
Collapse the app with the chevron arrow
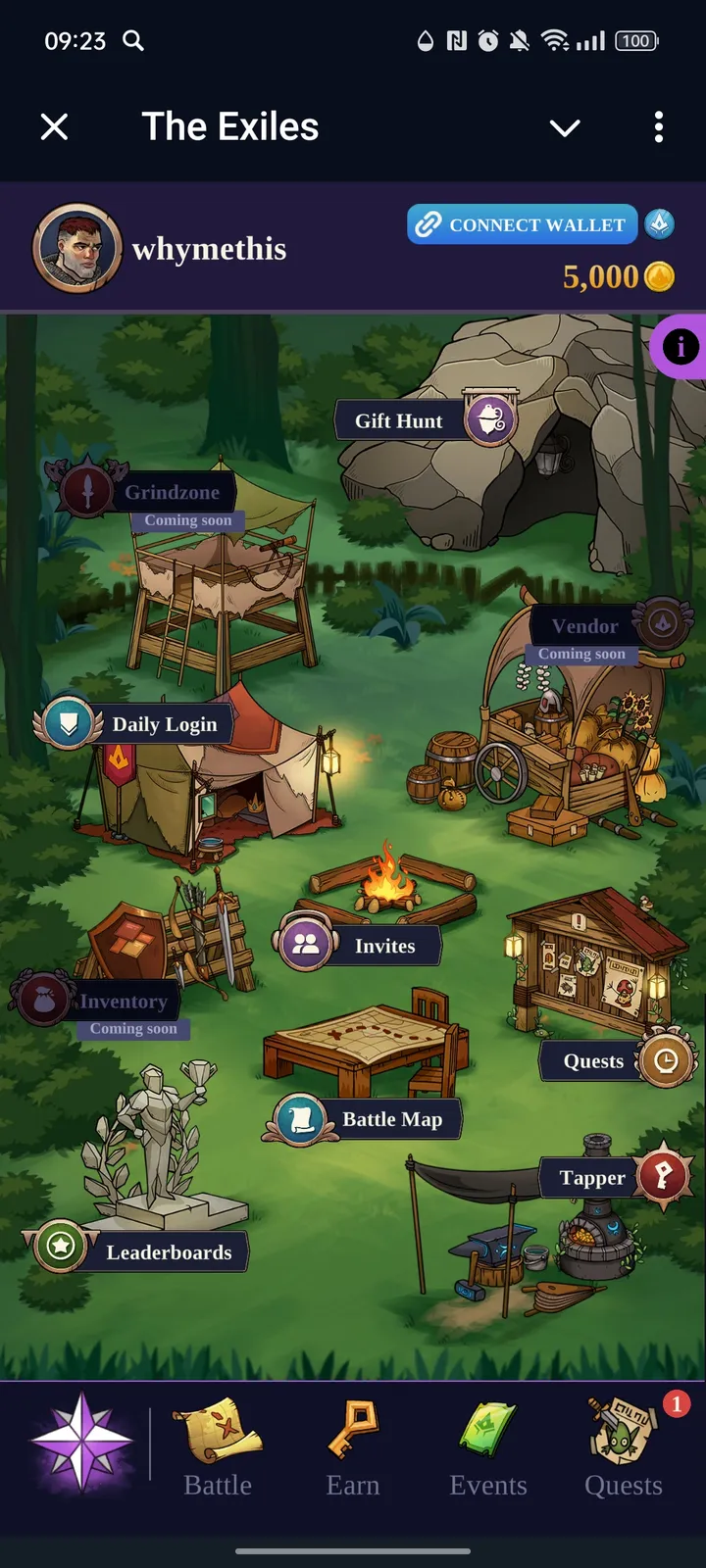tap(565, 127)
